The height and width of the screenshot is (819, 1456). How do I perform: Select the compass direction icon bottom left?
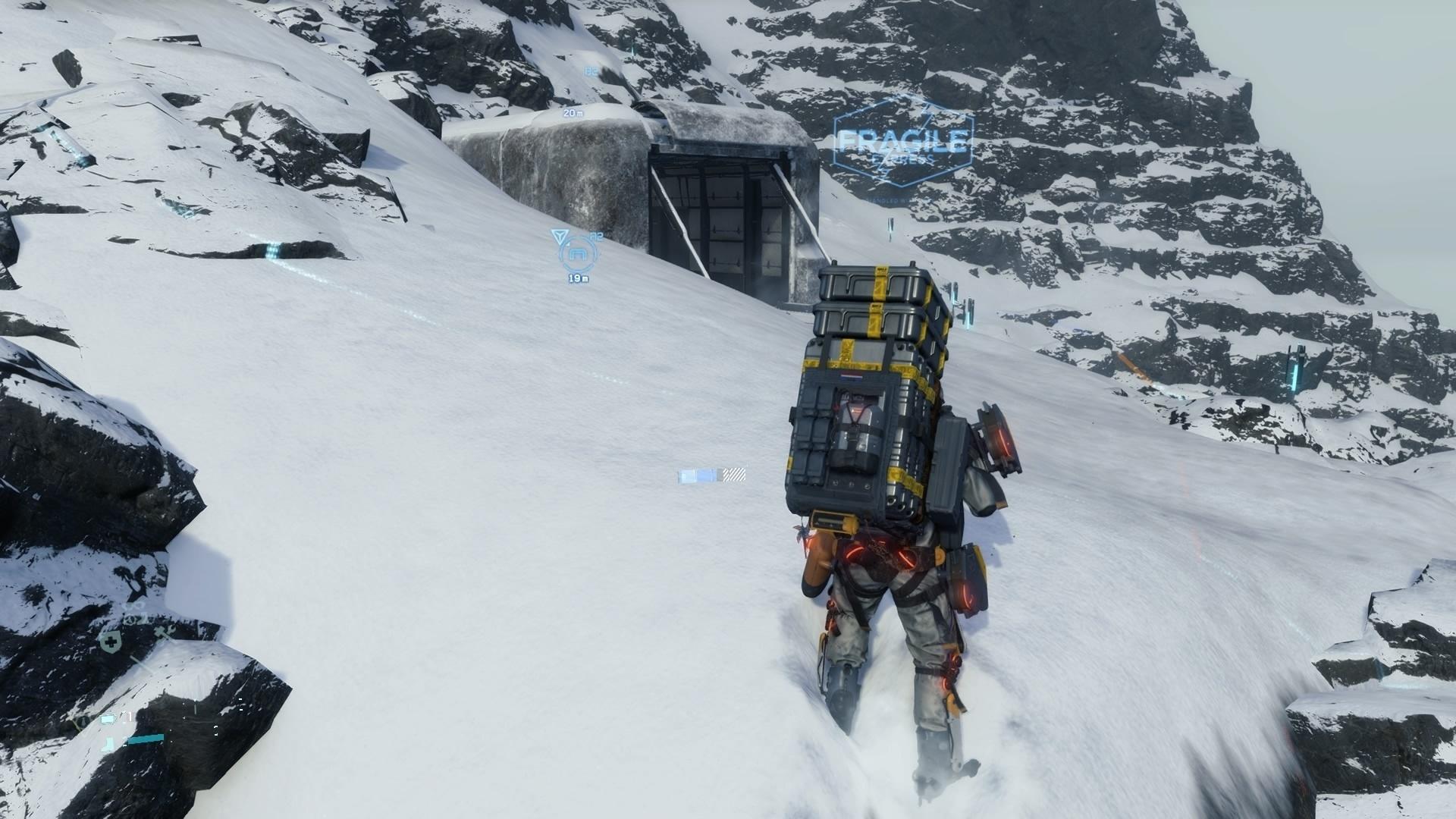[x=83, y=721]
